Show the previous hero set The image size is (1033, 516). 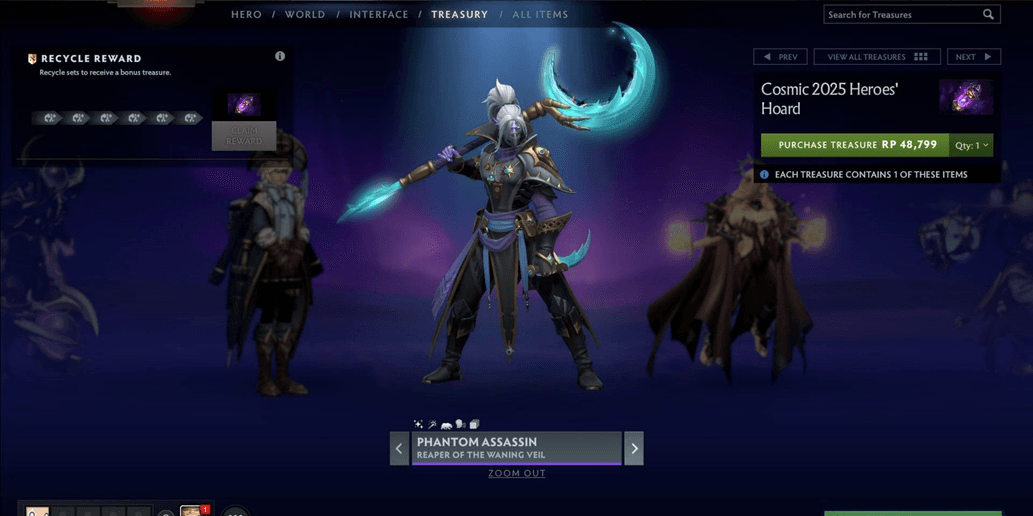[399, 449]
